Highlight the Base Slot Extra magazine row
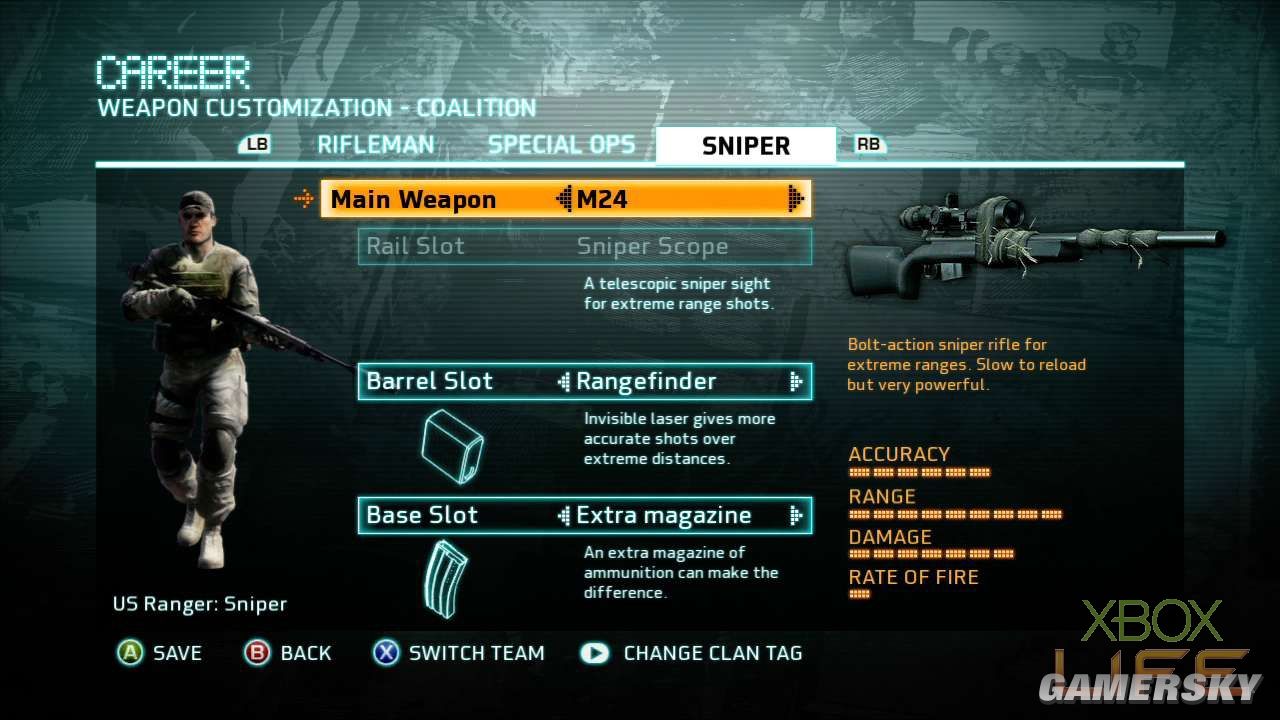 coord(585,515)
